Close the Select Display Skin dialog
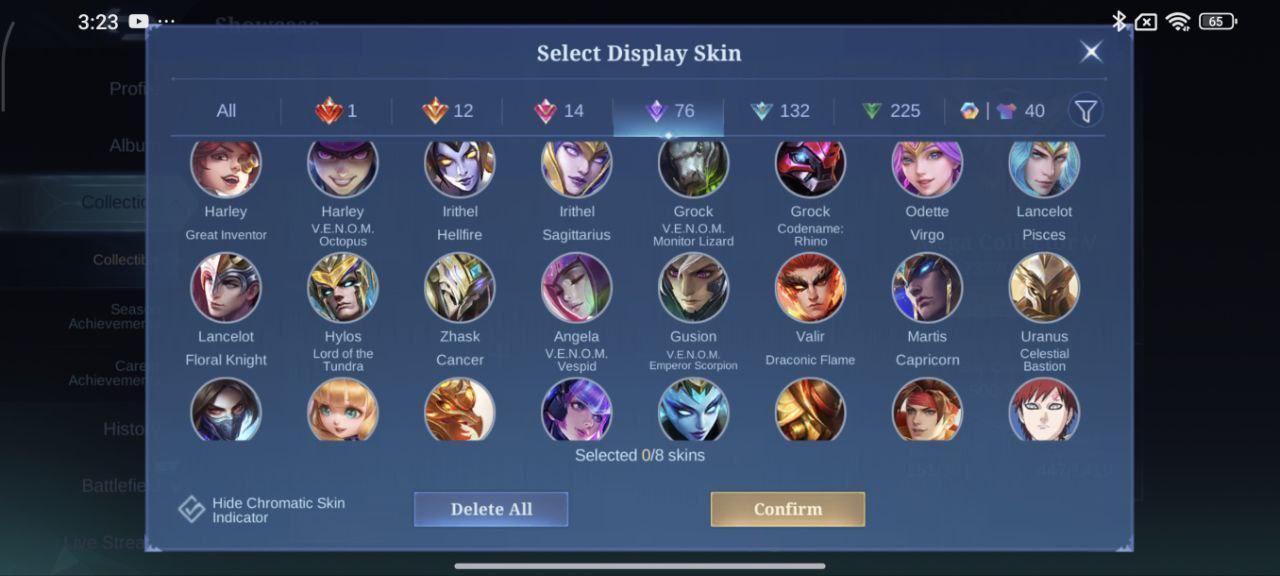Image resolution: width=1280 pixels, height=576 pixels. [x=1091, y=52]
